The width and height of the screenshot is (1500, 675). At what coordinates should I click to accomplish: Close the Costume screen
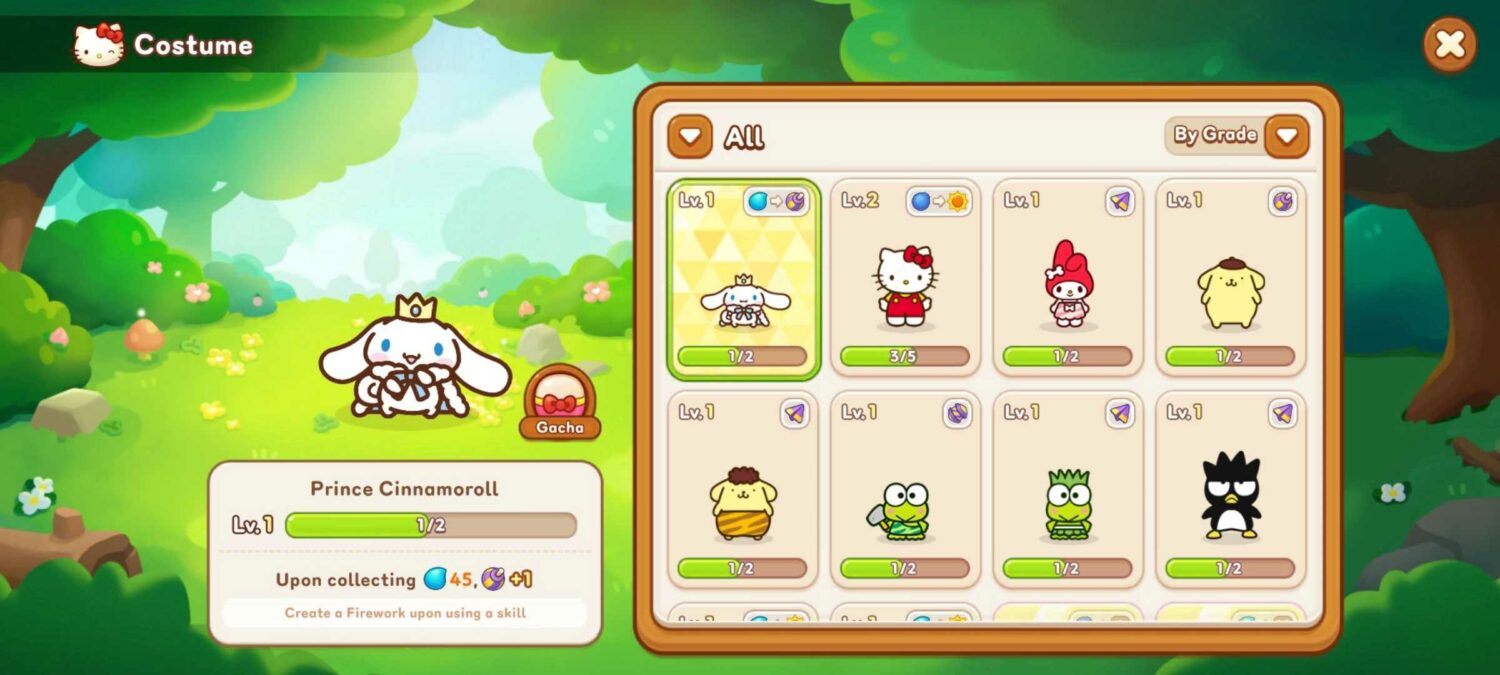coord(1450,44)
